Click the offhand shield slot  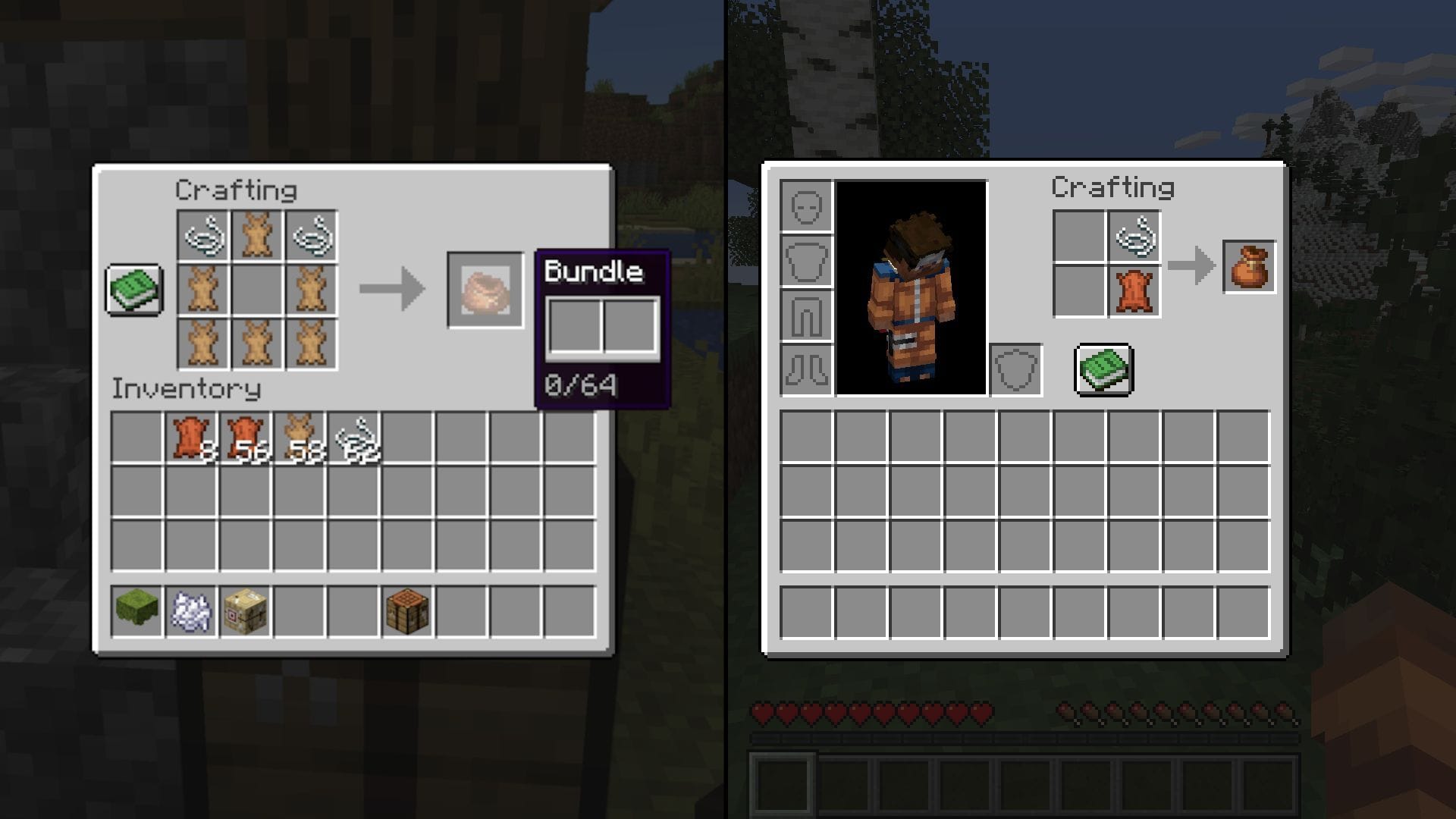click(1018, 369)
